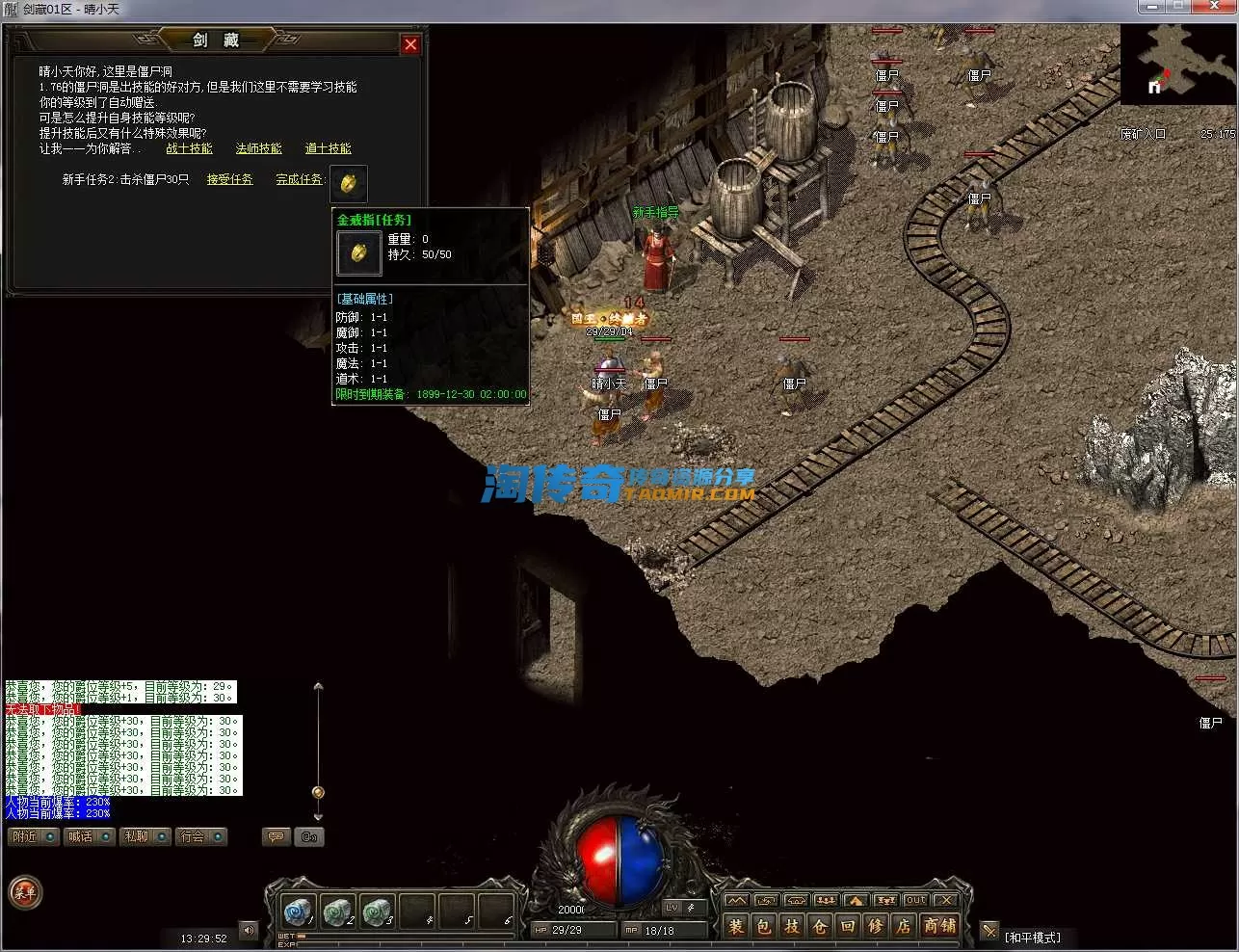The height and width of the screenshot is (952, 1239).
Task: Open the 包 bag inventory
Action: (764, 927)
